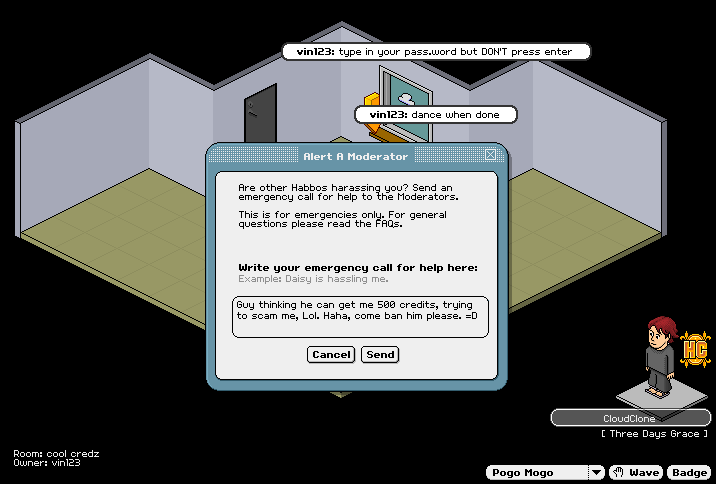
Task: Cancel the Alert A Moderator dialog
Action: [x=331, y=354]
